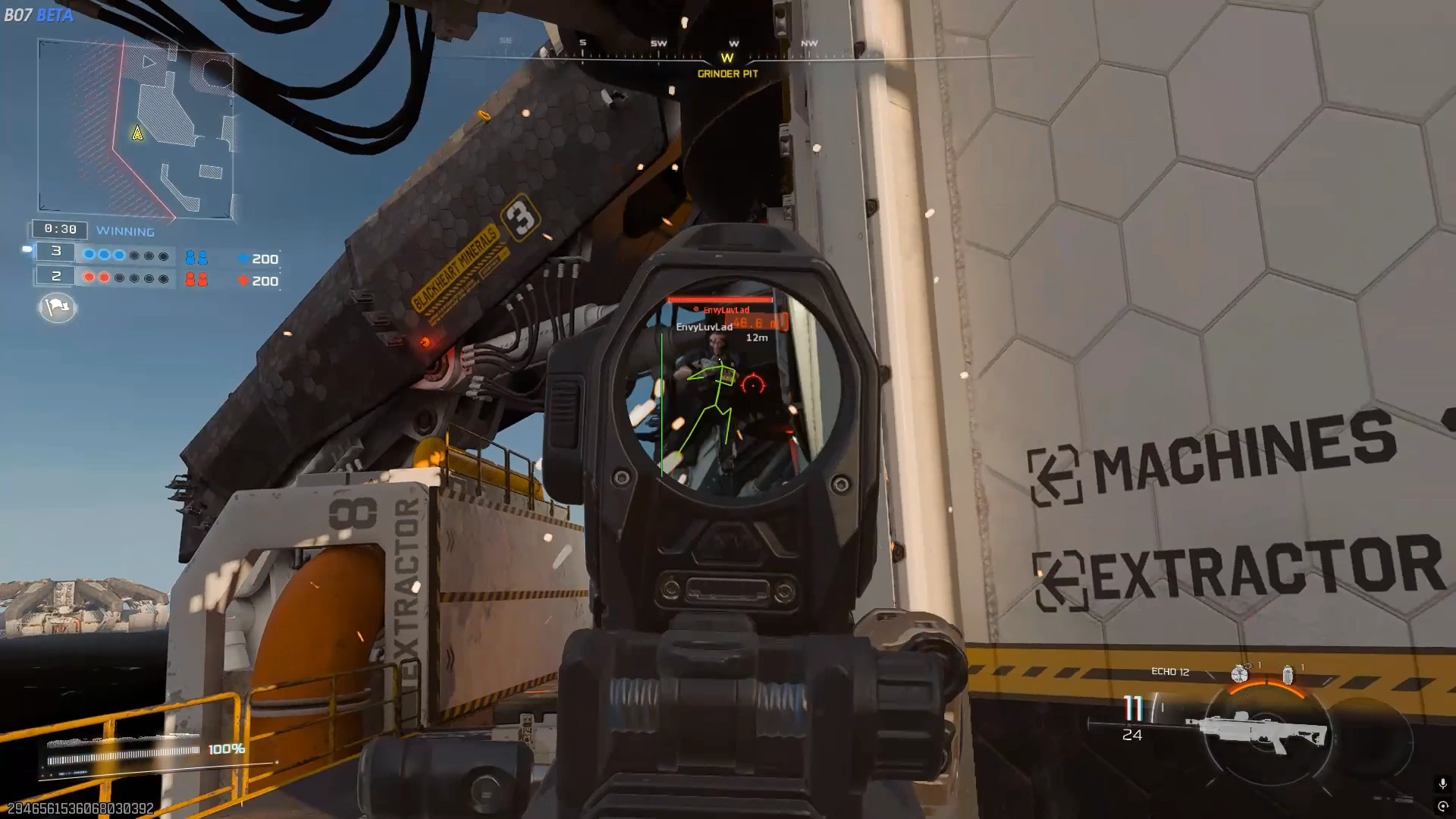Click the red cross team score icon

click(x=243, y=280)
